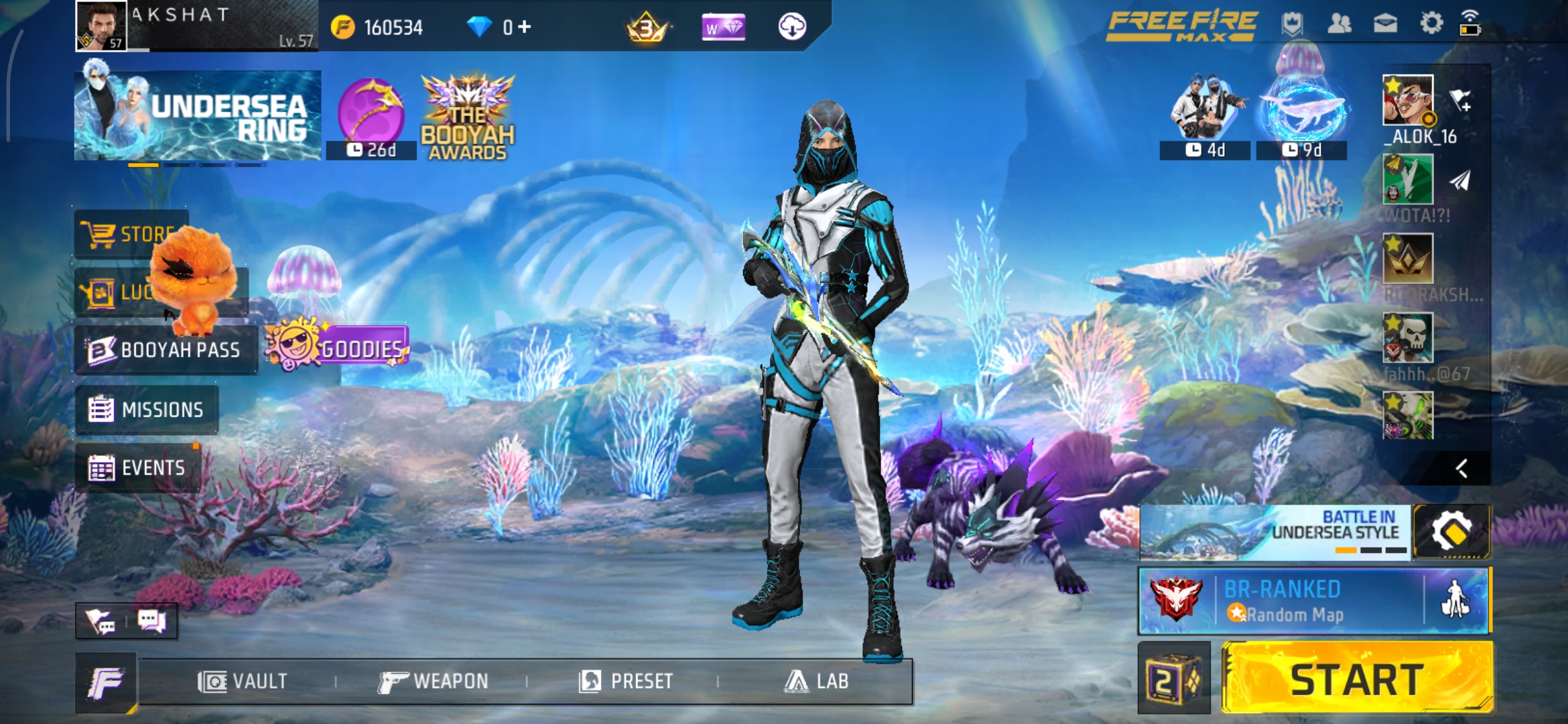Invite _ALOK_16 to the squad
Image resolution: width=1568 pixels, height=724 pixels.
1461,101
